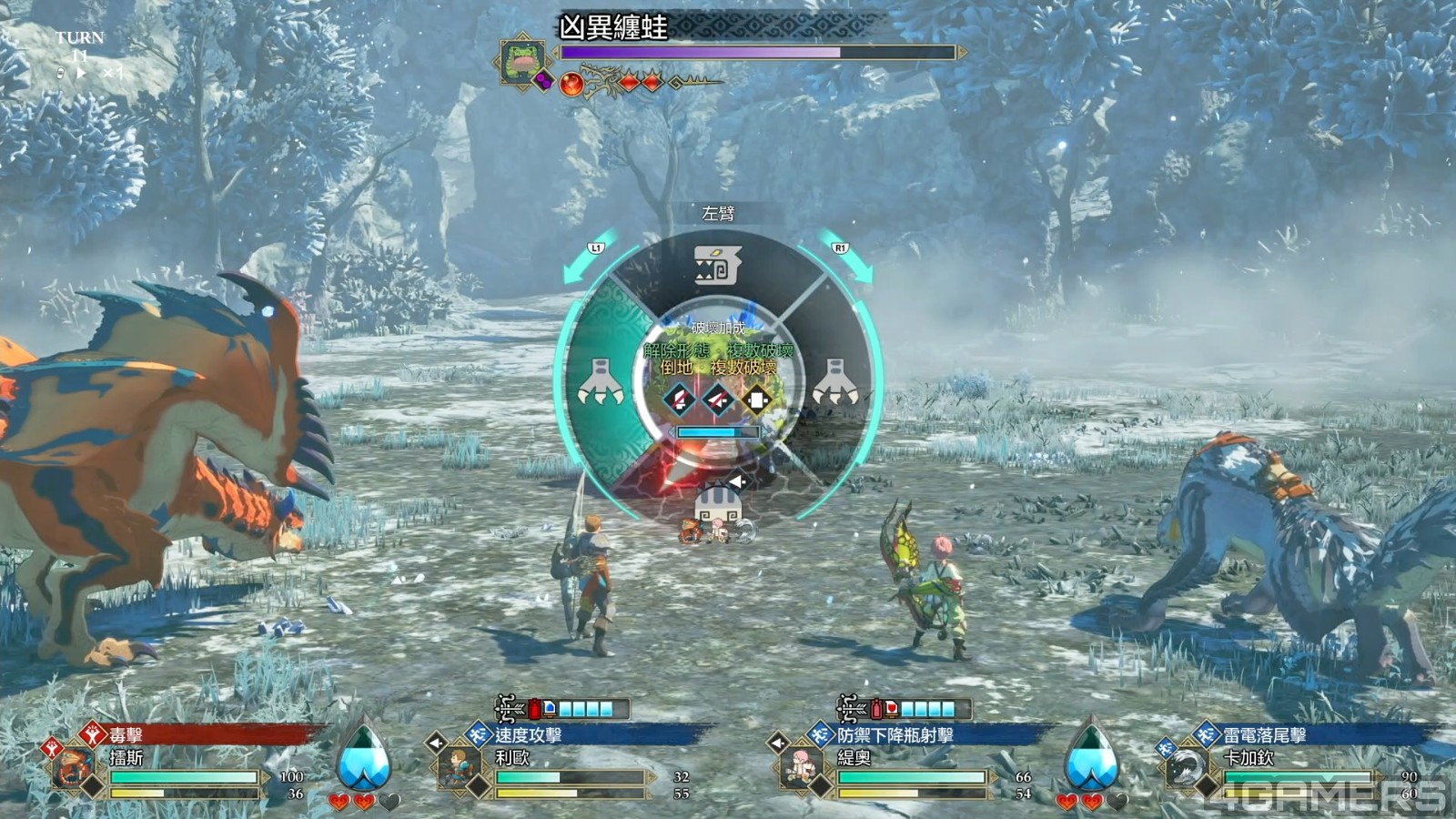Toggle the battle speed play arrow

pos(81,72)
